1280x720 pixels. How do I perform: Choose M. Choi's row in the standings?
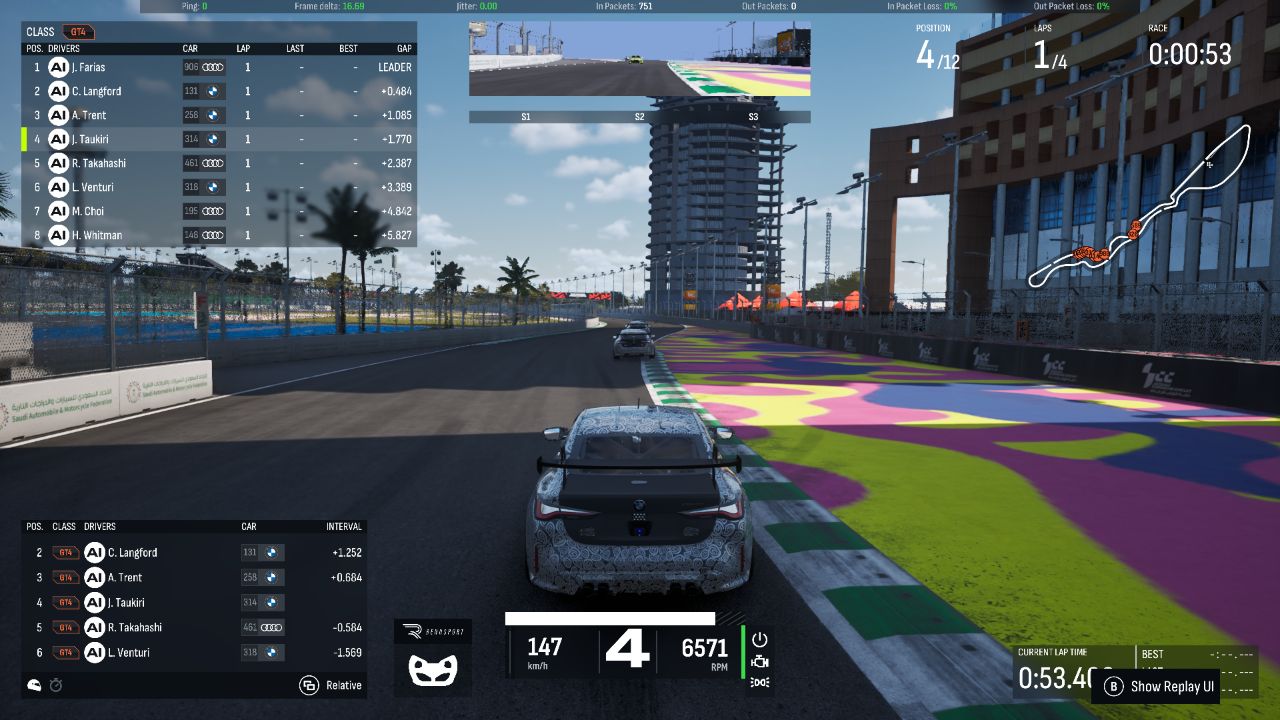(88, 211)
